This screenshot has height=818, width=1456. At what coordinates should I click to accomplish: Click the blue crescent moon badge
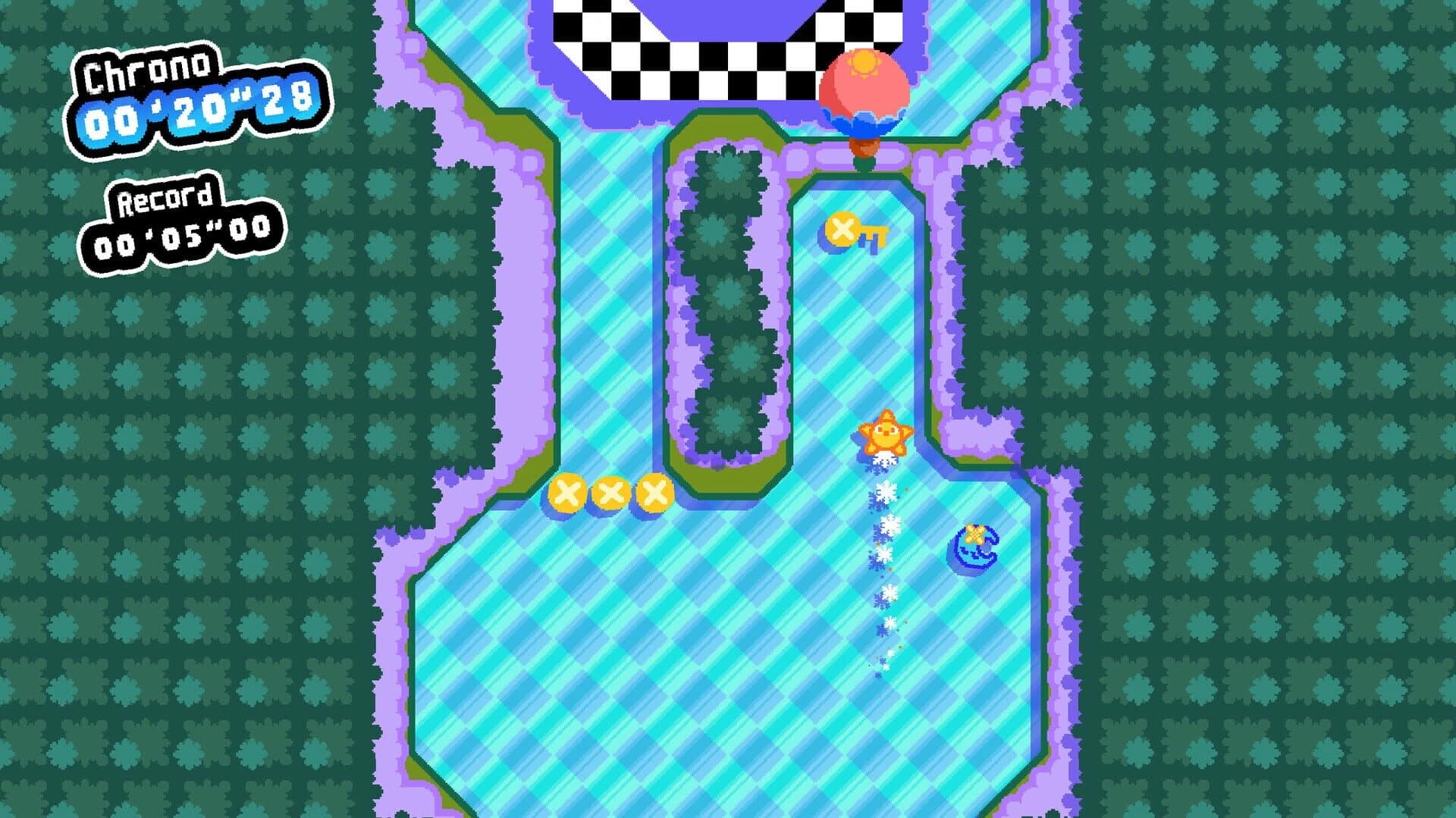[975, 547]
